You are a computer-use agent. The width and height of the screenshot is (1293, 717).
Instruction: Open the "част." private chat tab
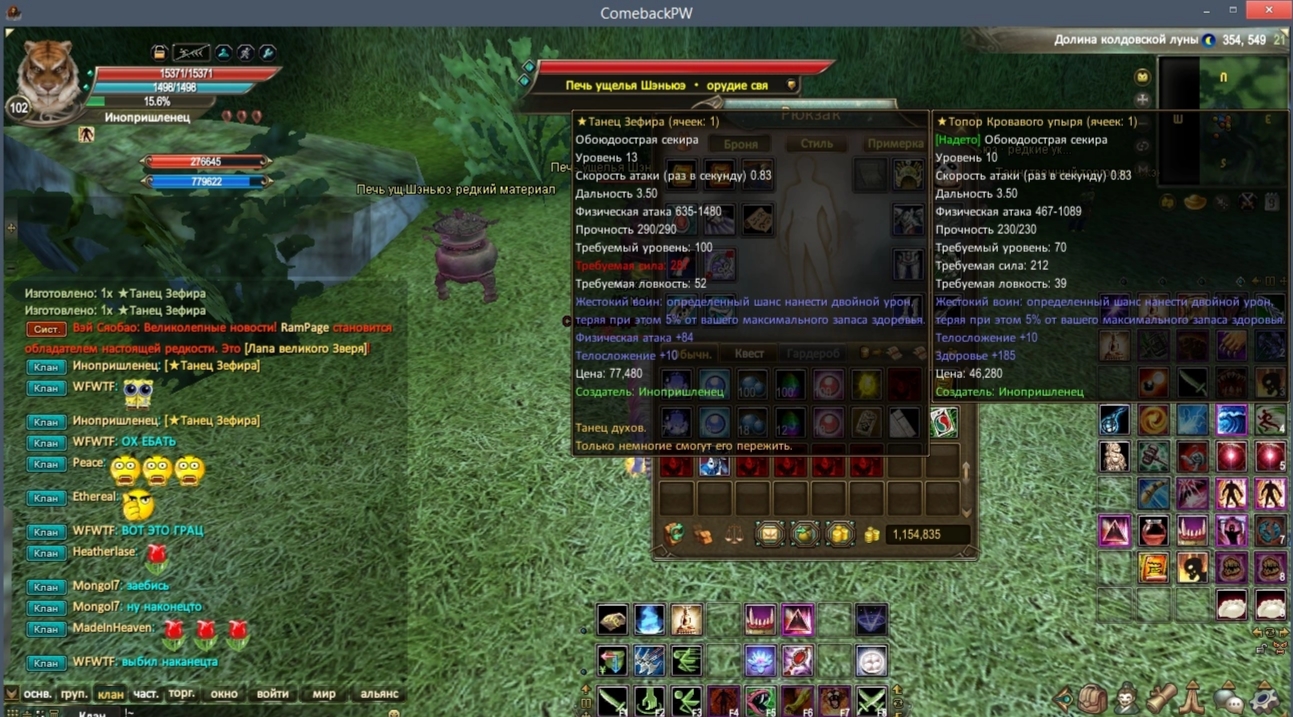point(146,693)
